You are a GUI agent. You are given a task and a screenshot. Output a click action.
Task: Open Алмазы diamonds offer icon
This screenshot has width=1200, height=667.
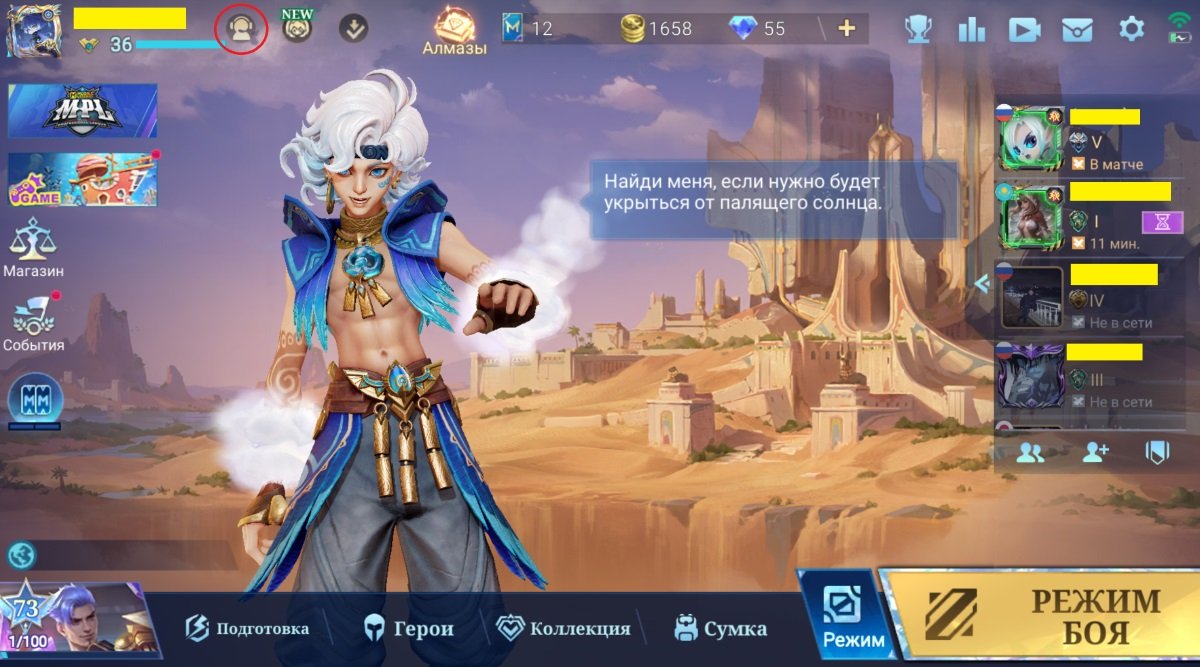pyautogui.click(x=454, y=31)
